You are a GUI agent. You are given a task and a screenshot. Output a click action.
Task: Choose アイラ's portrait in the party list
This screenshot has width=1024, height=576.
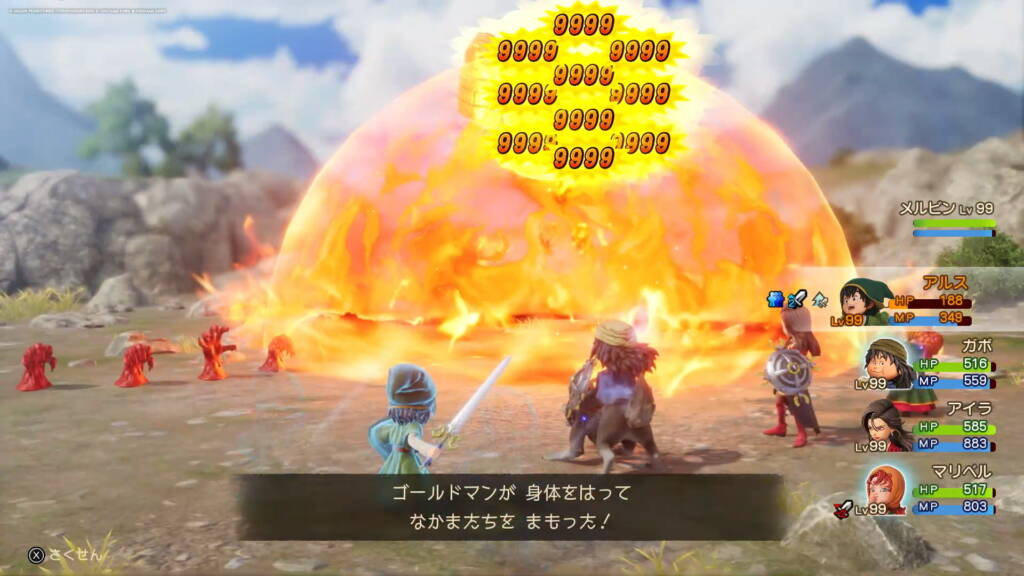886,424
